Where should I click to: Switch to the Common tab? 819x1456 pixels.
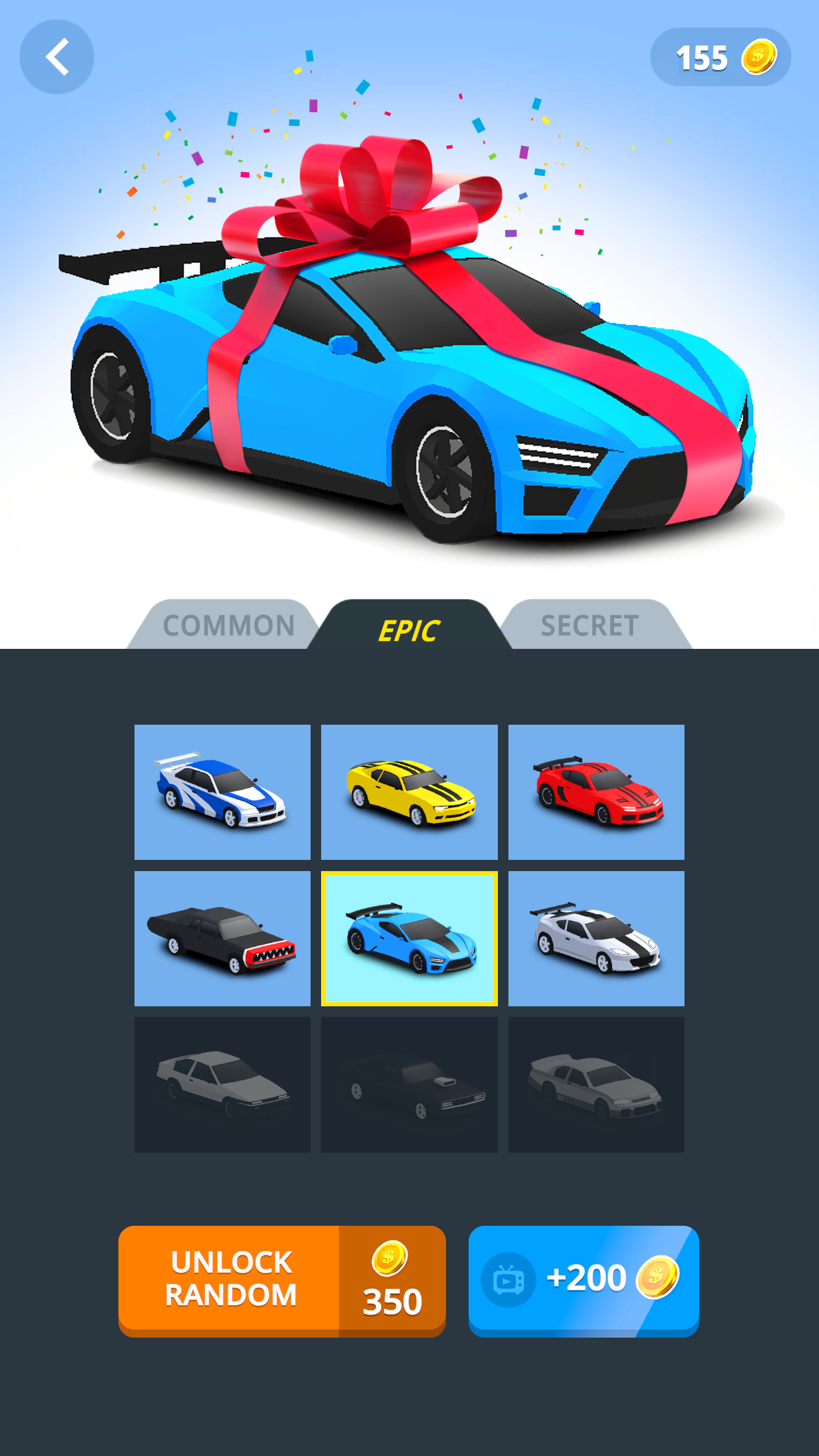pos(228,625)
